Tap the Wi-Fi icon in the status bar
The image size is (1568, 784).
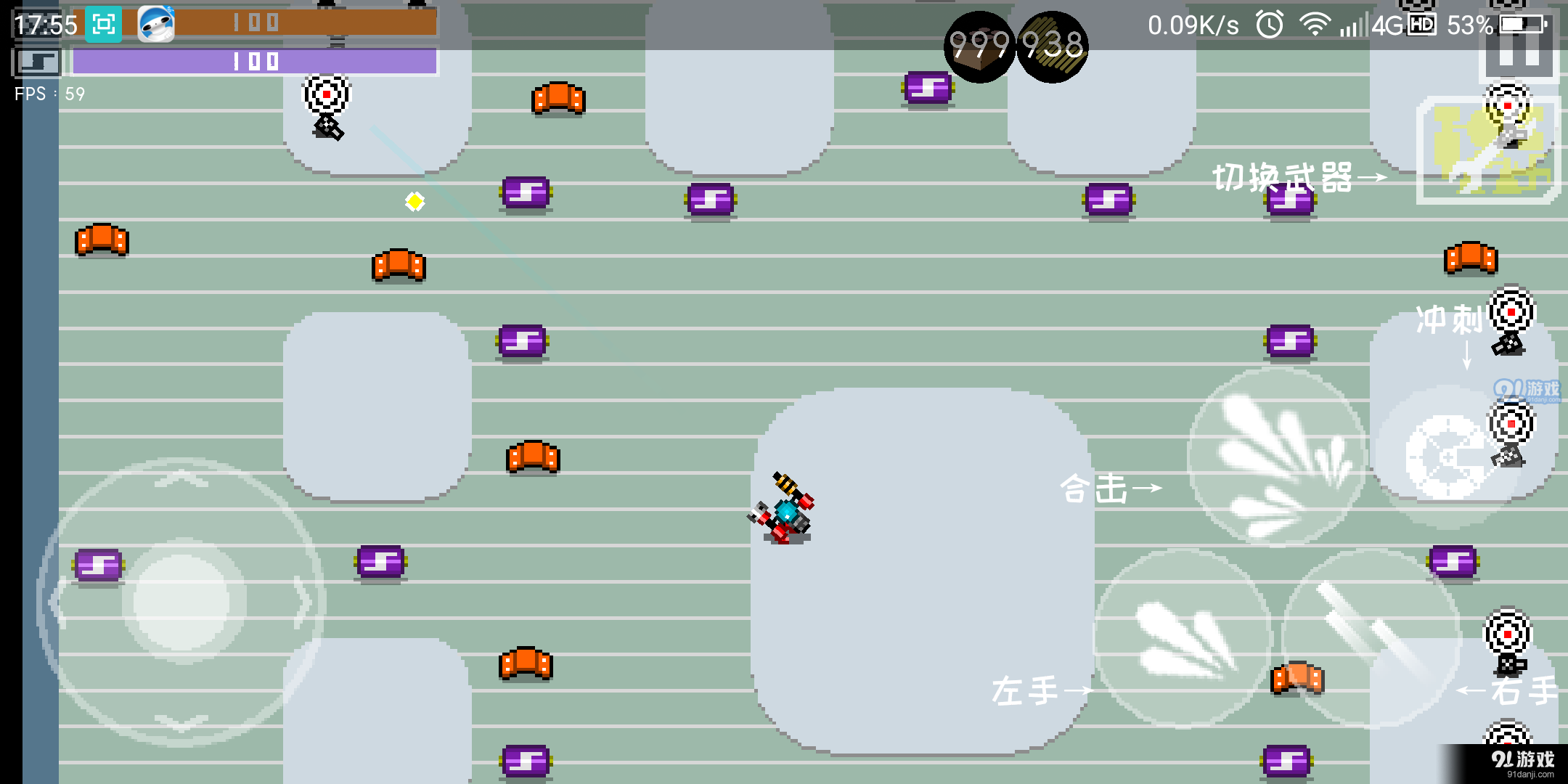tap(1314, 24)
